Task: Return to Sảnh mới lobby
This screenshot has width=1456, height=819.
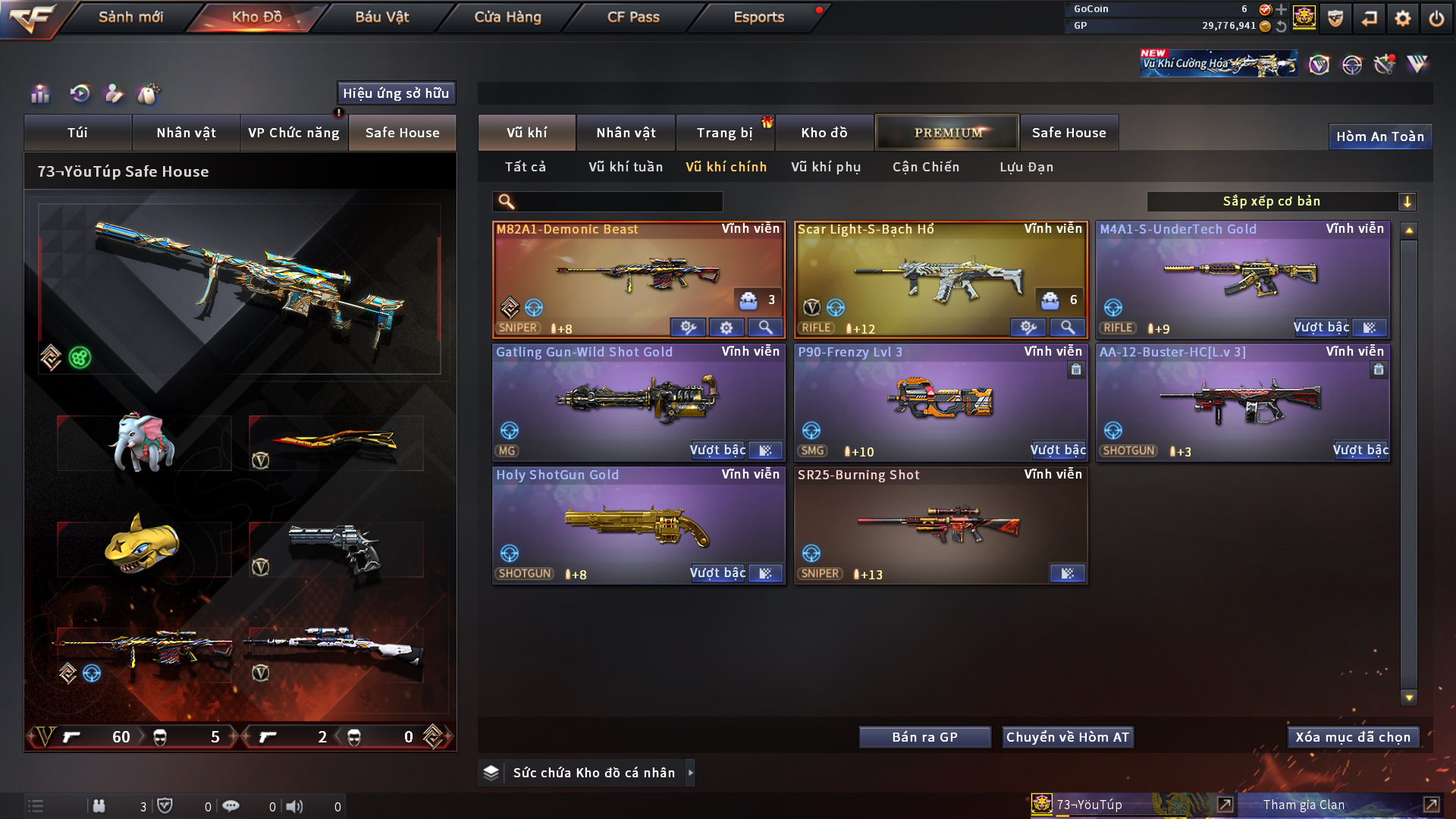Action: 130,17
